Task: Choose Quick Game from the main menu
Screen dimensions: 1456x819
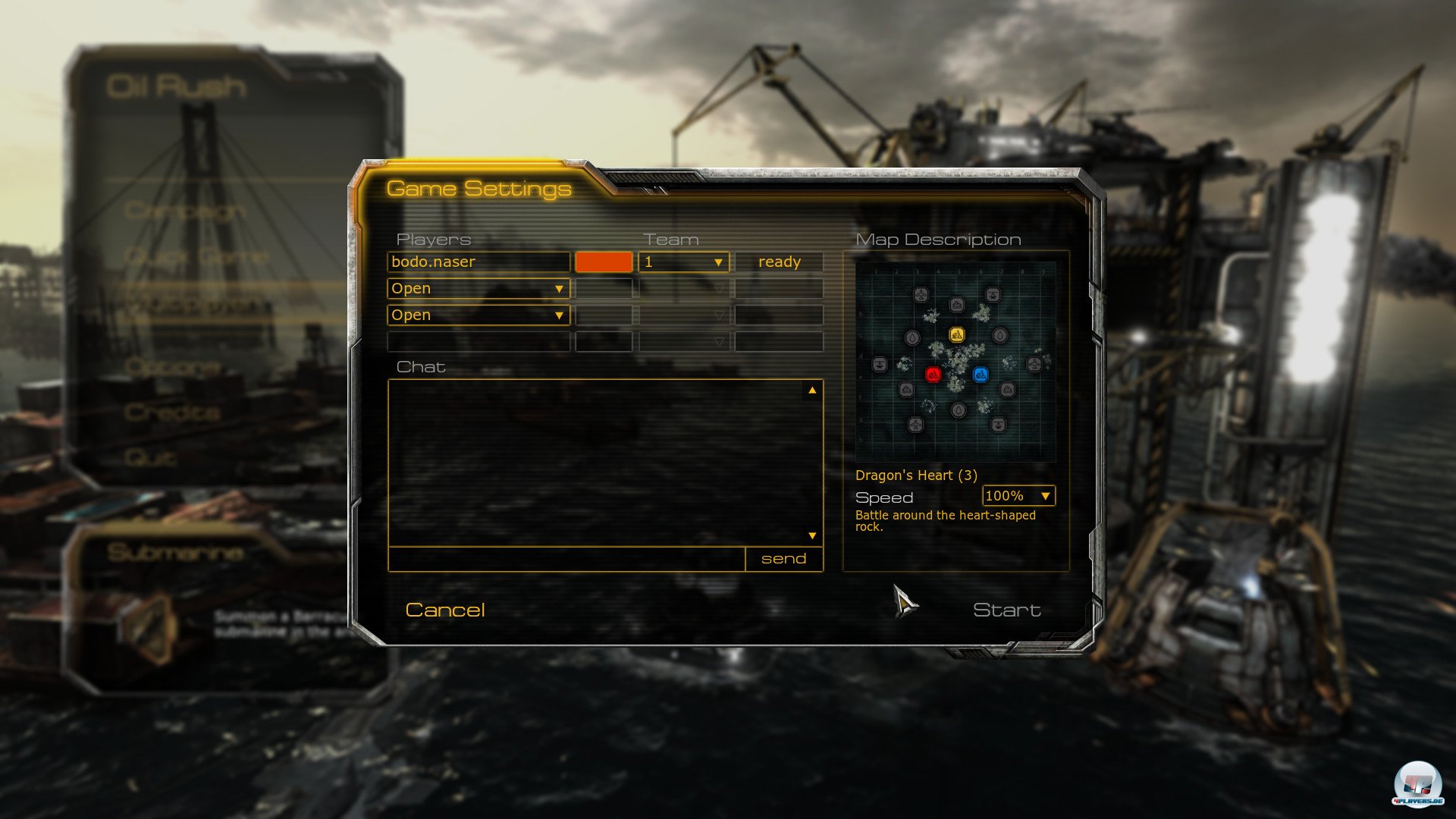Action: pyautogui.click(x=197, y=256)
